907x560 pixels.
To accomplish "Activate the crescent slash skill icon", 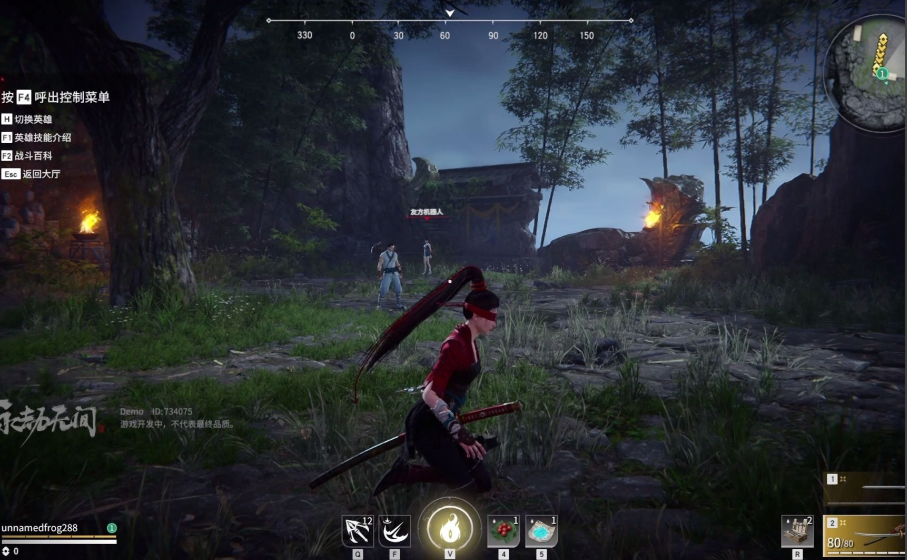I will click(395, 530).
